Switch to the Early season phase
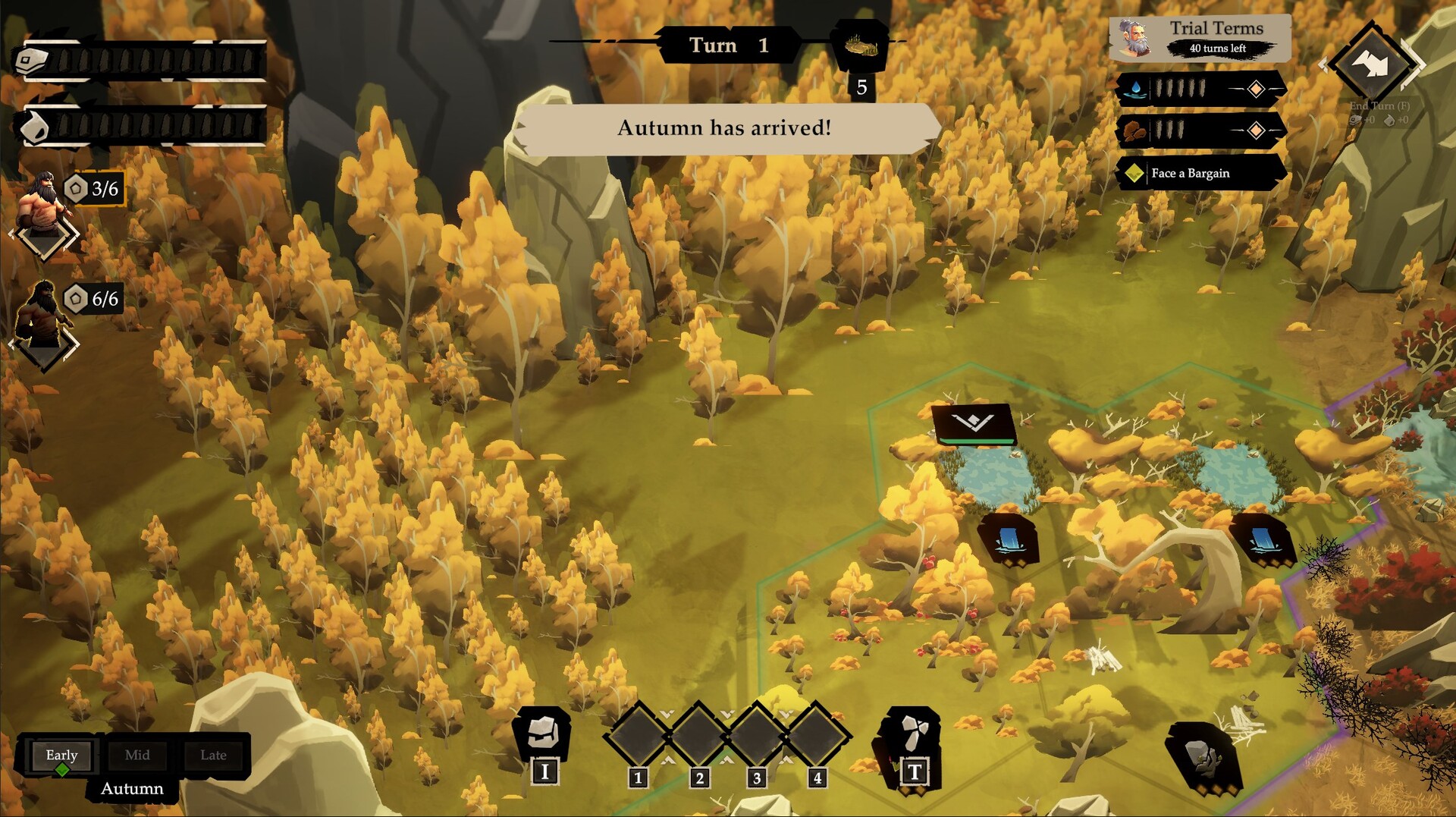Screen dimensions: 1456x817 tap(61, 756)
